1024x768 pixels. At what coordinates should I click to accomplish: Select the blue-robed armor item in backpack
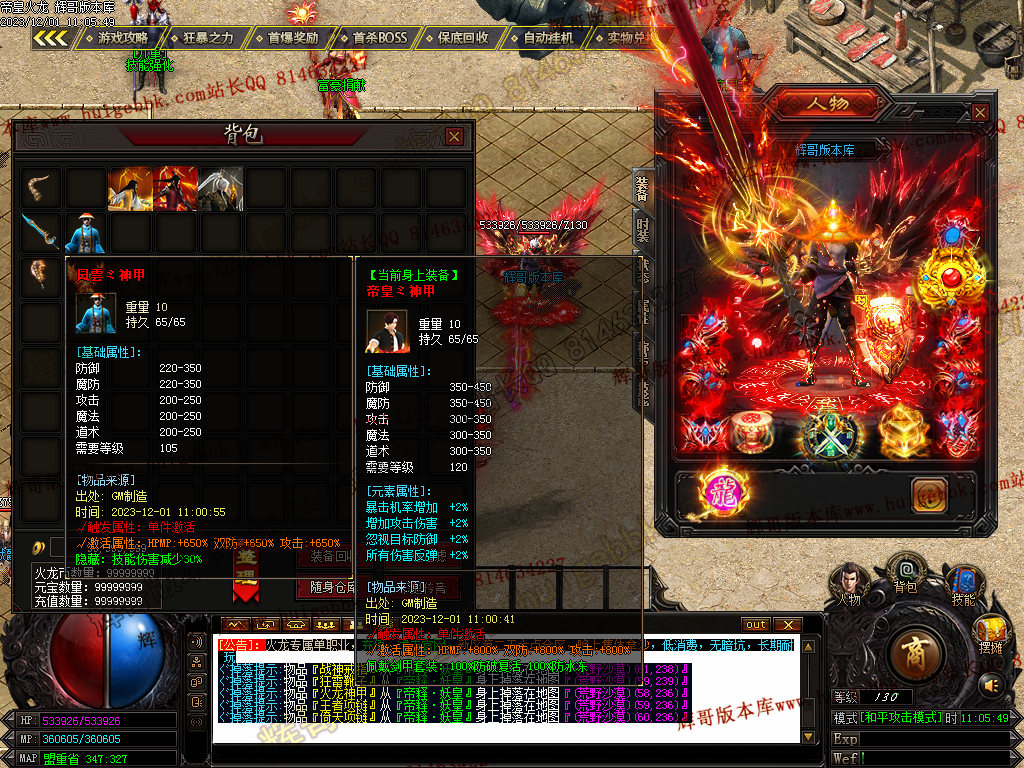click(86, 233)
